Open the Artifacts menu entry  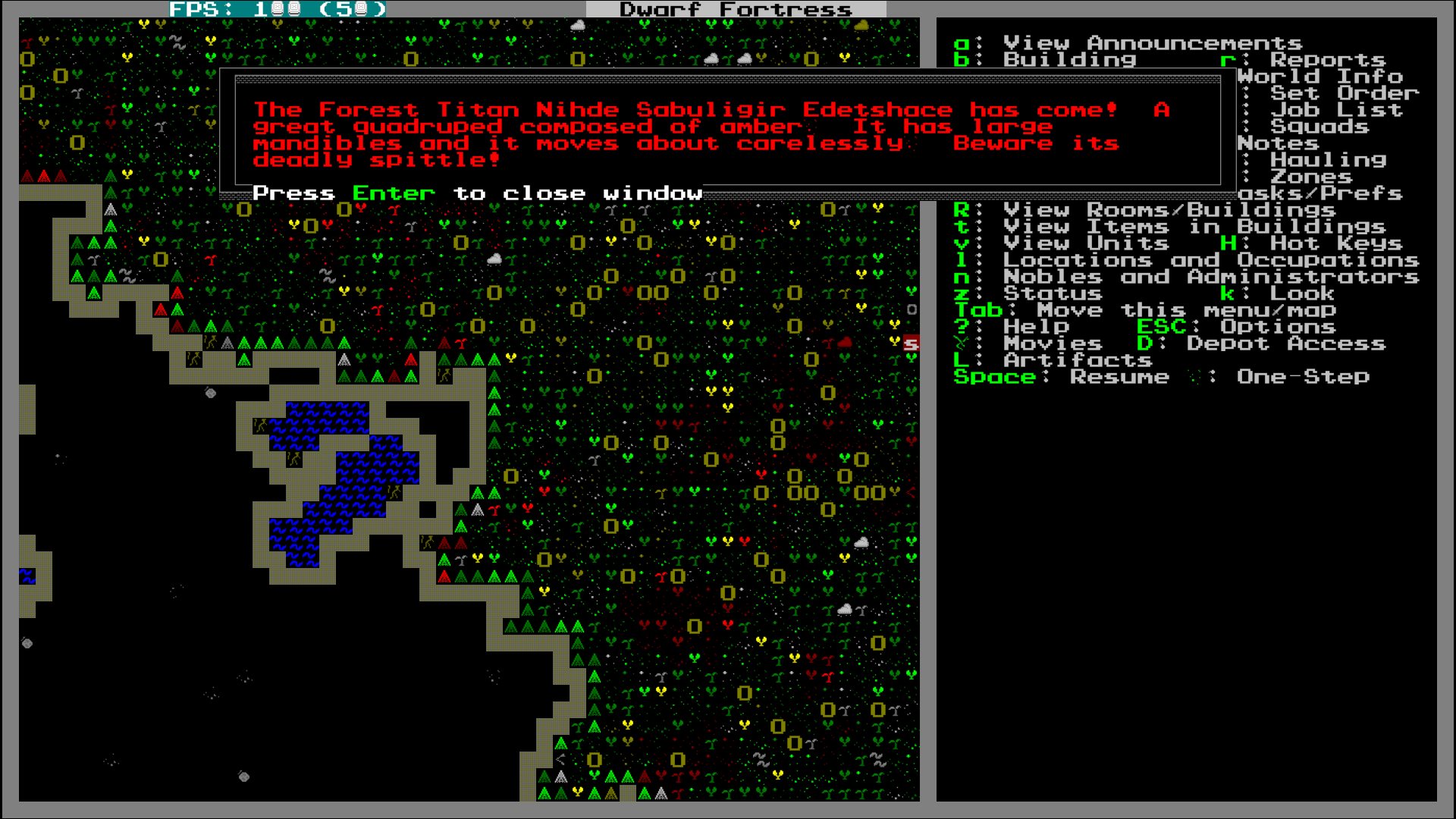1078,360
